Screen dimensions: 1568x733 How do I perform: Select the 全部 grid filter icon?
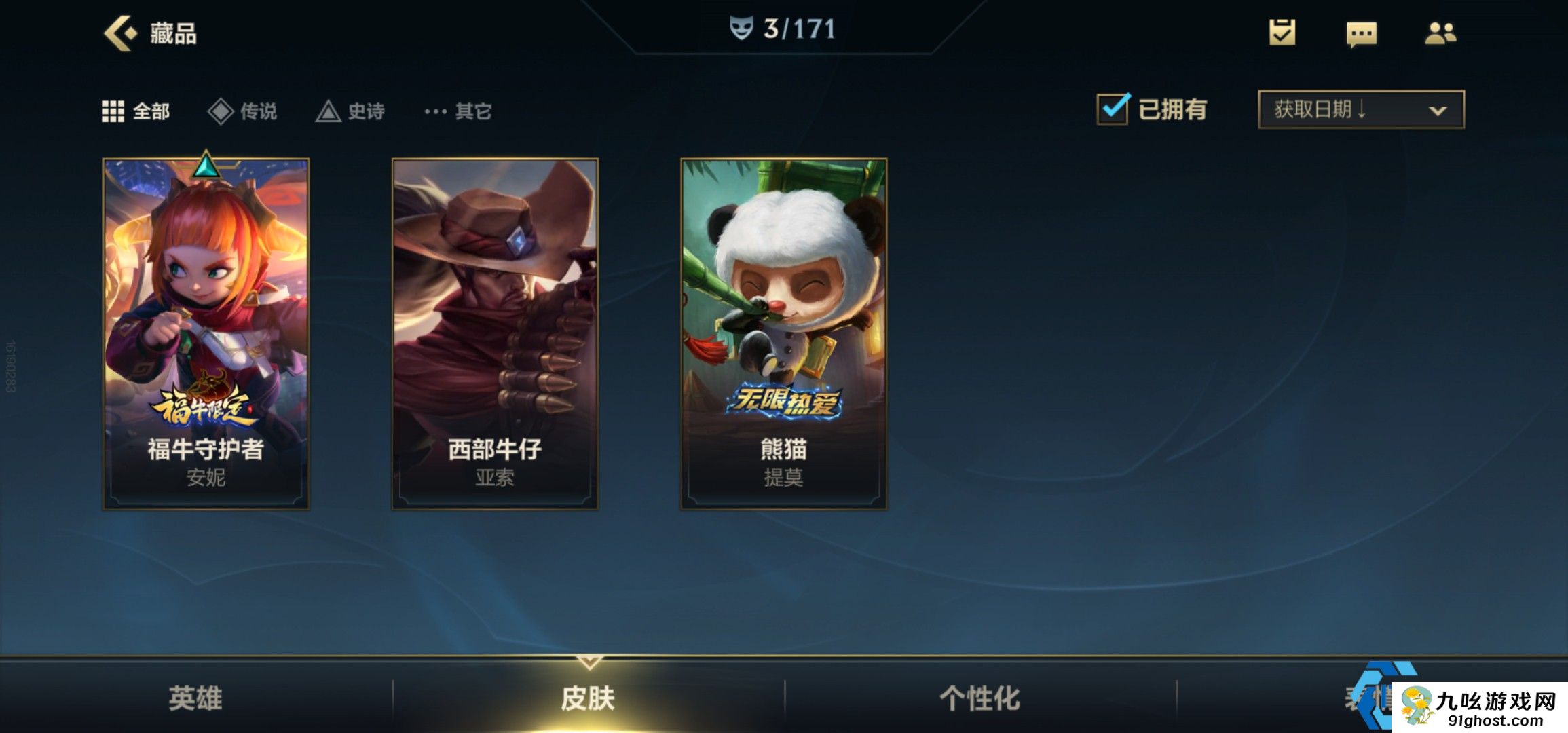(114, 111)
